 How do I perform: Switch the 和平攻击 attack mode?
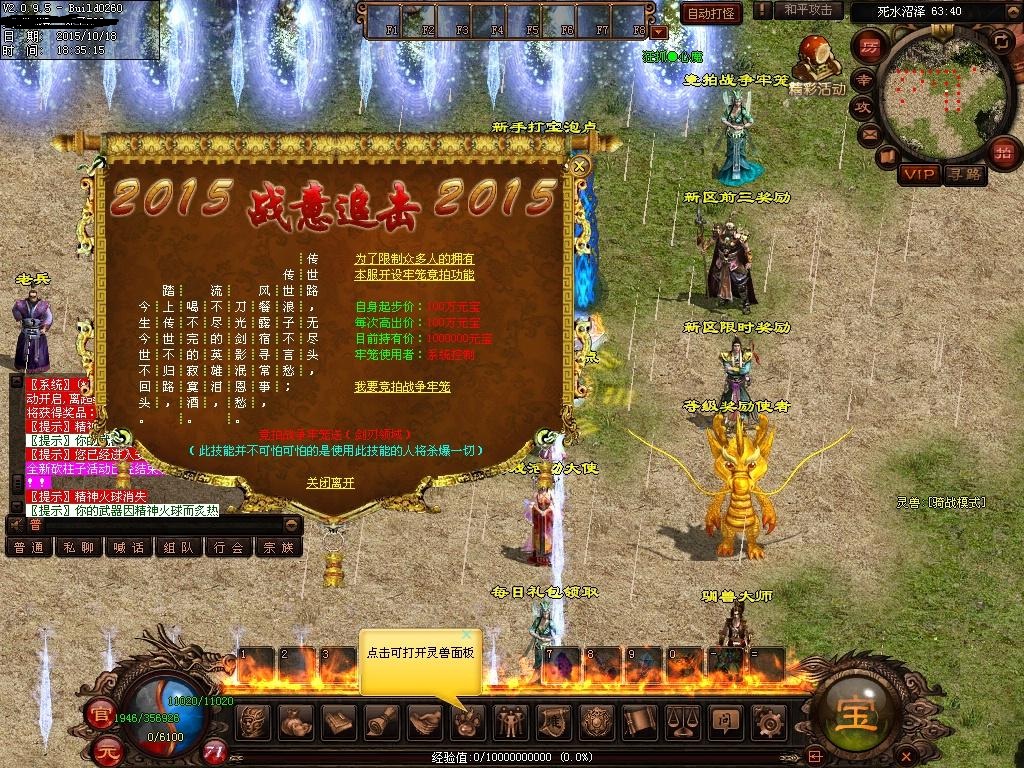point(807,10)
